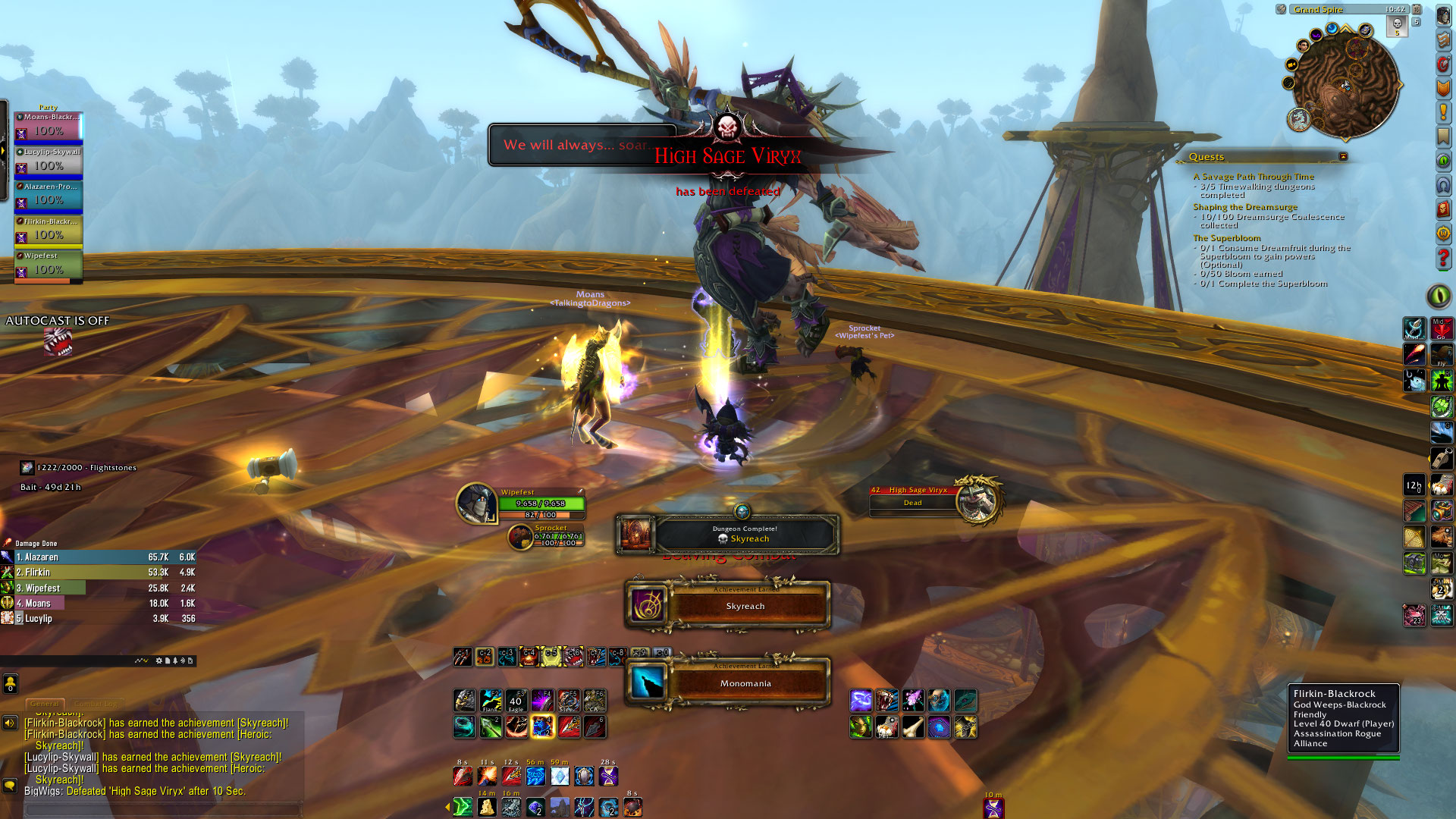This screenshot has height=819, width=1456.
Task: Open the yellow exclamation mark quest log button
Action: point(1443,113)
